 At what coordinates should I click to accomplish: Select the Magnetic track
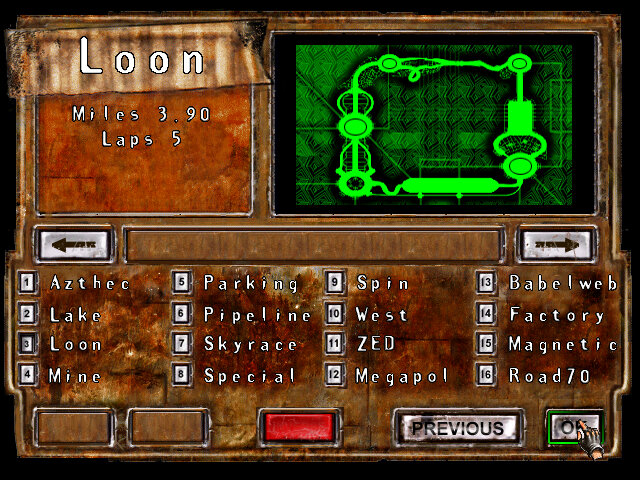click(563, 345)
